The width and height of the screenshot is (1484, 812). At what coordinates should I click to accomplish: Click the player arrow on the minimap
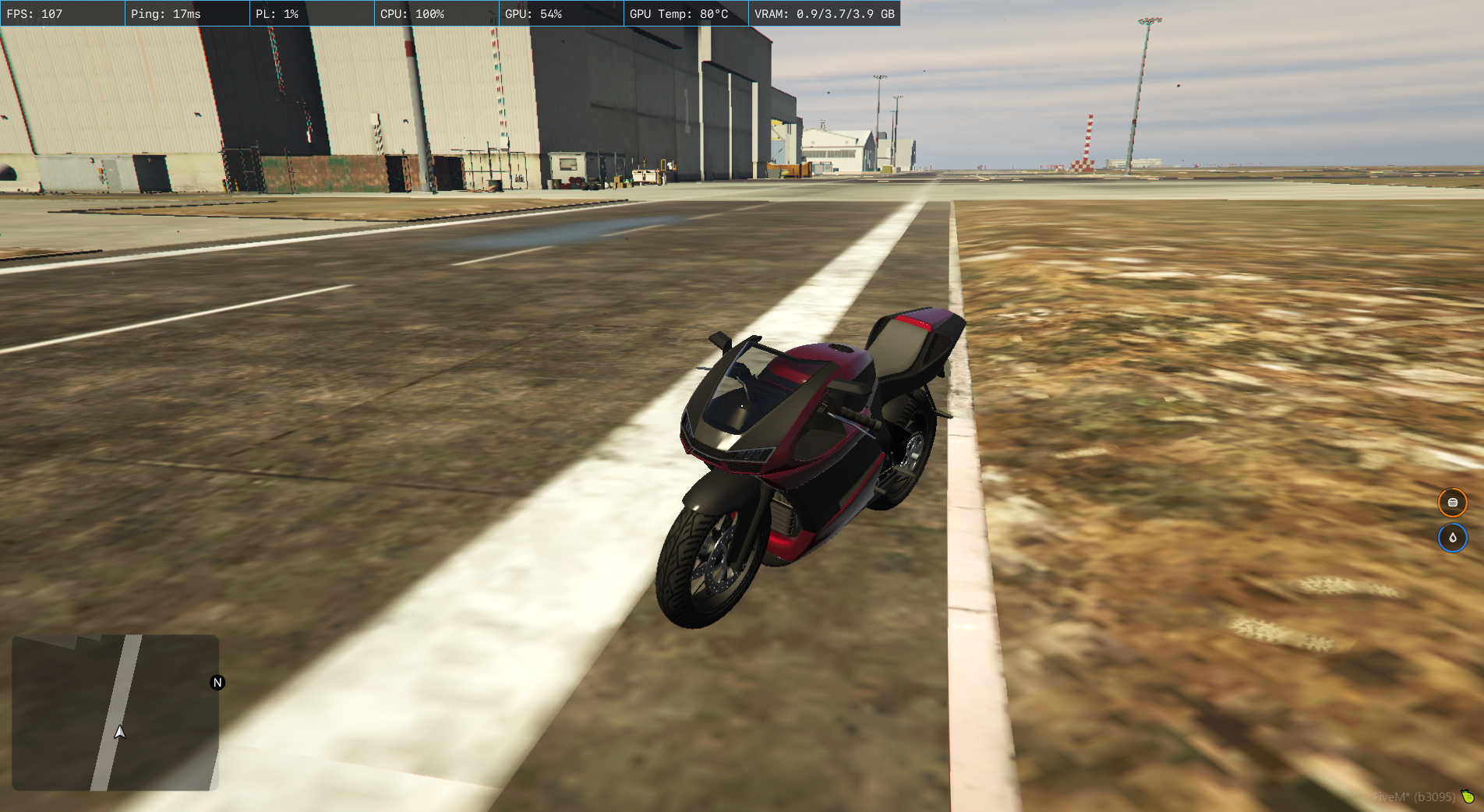click(x=120, y=732)
